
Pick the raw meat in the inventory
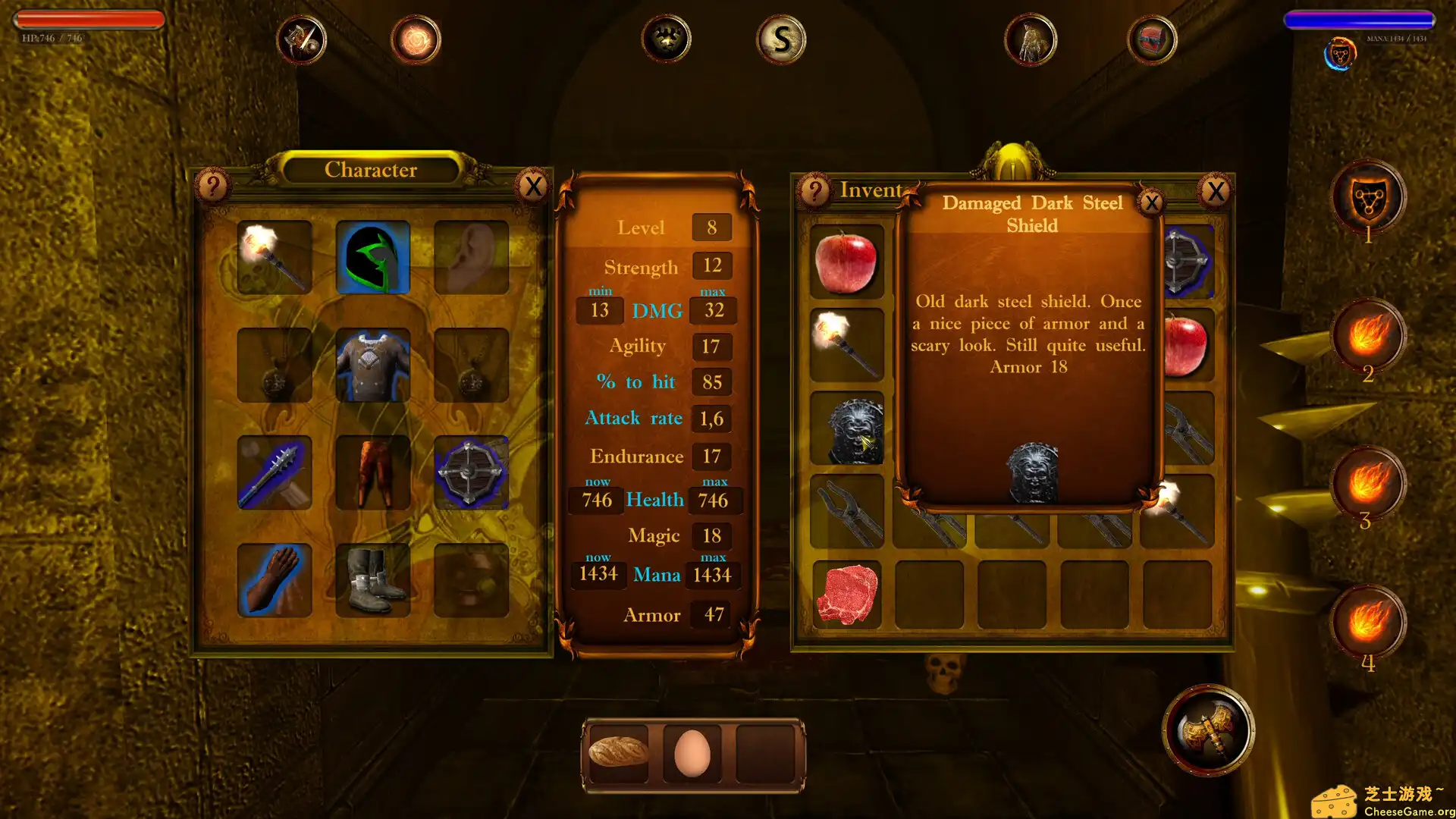click(x=846, y=595)
